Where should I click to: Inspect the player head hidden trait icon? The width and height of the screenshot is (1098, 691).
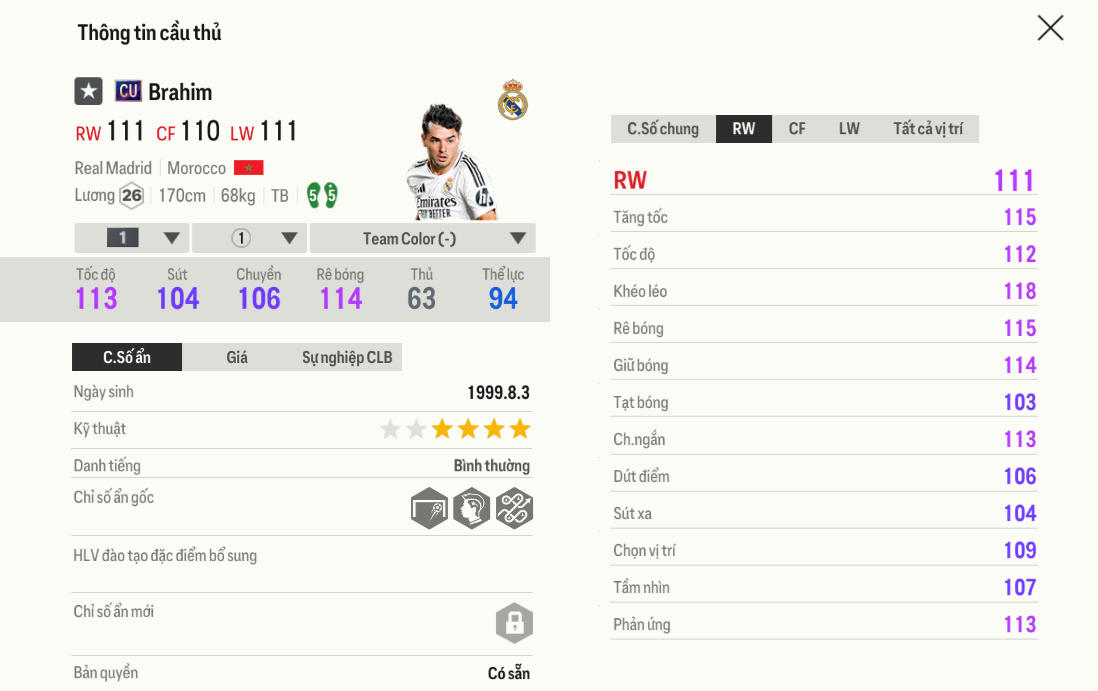[x=472, y=508]
